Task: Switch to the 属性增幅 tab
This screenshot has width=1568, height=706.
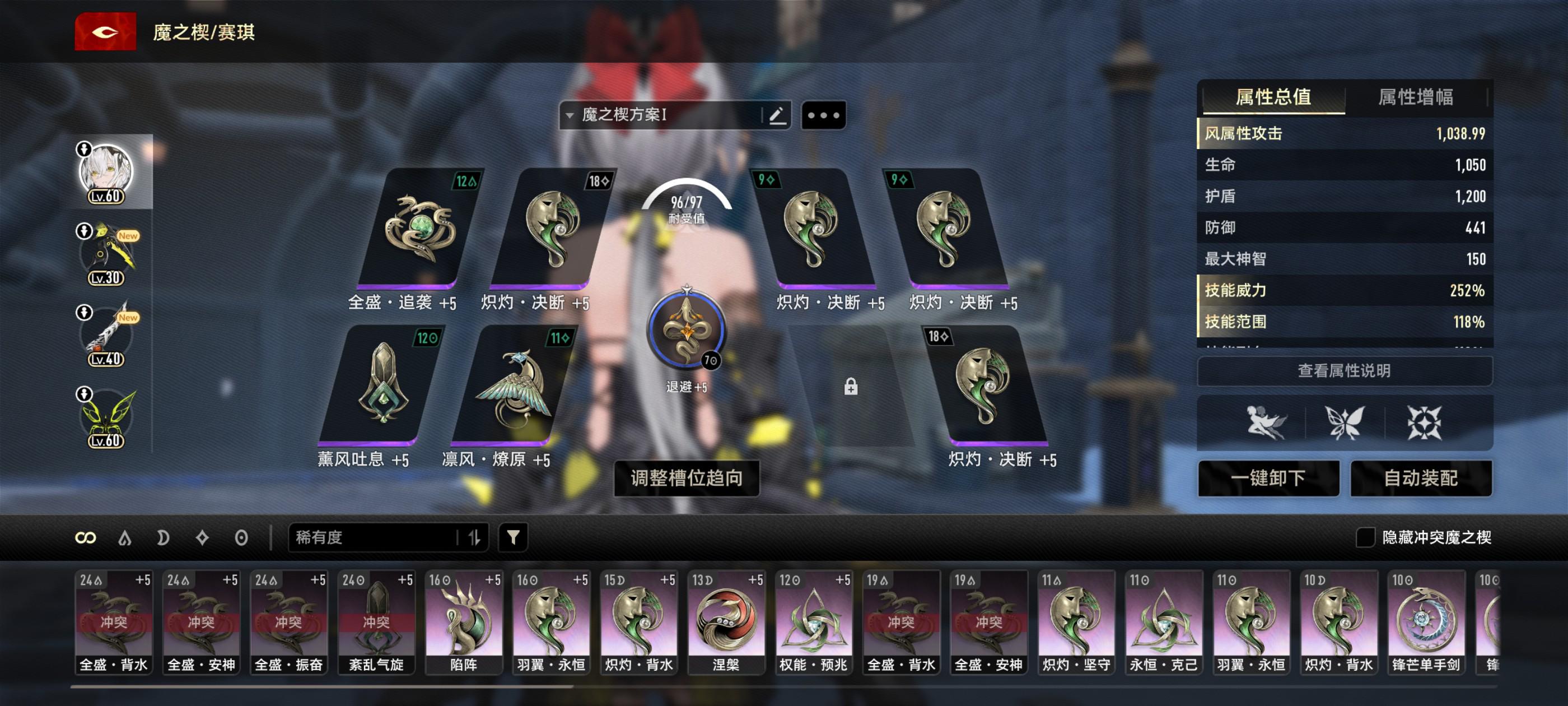Action: tap(1415, 97)
